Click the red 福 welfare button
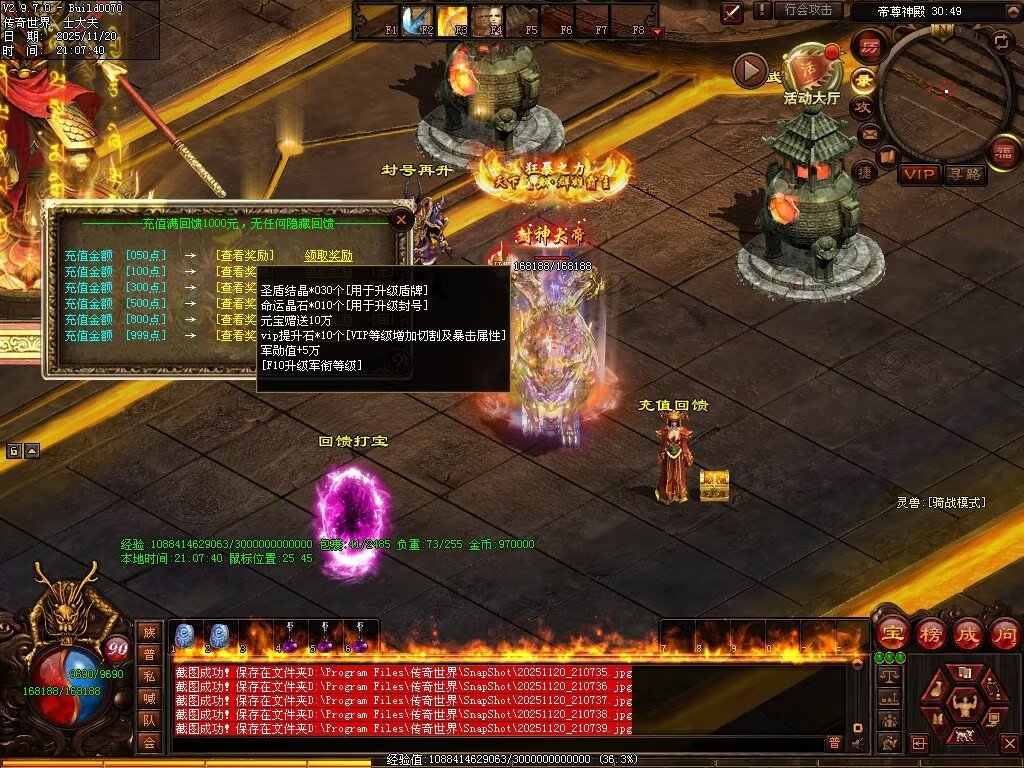Screen dimensions: 1024x768 pyautogui.click(x=1001, y=152)
